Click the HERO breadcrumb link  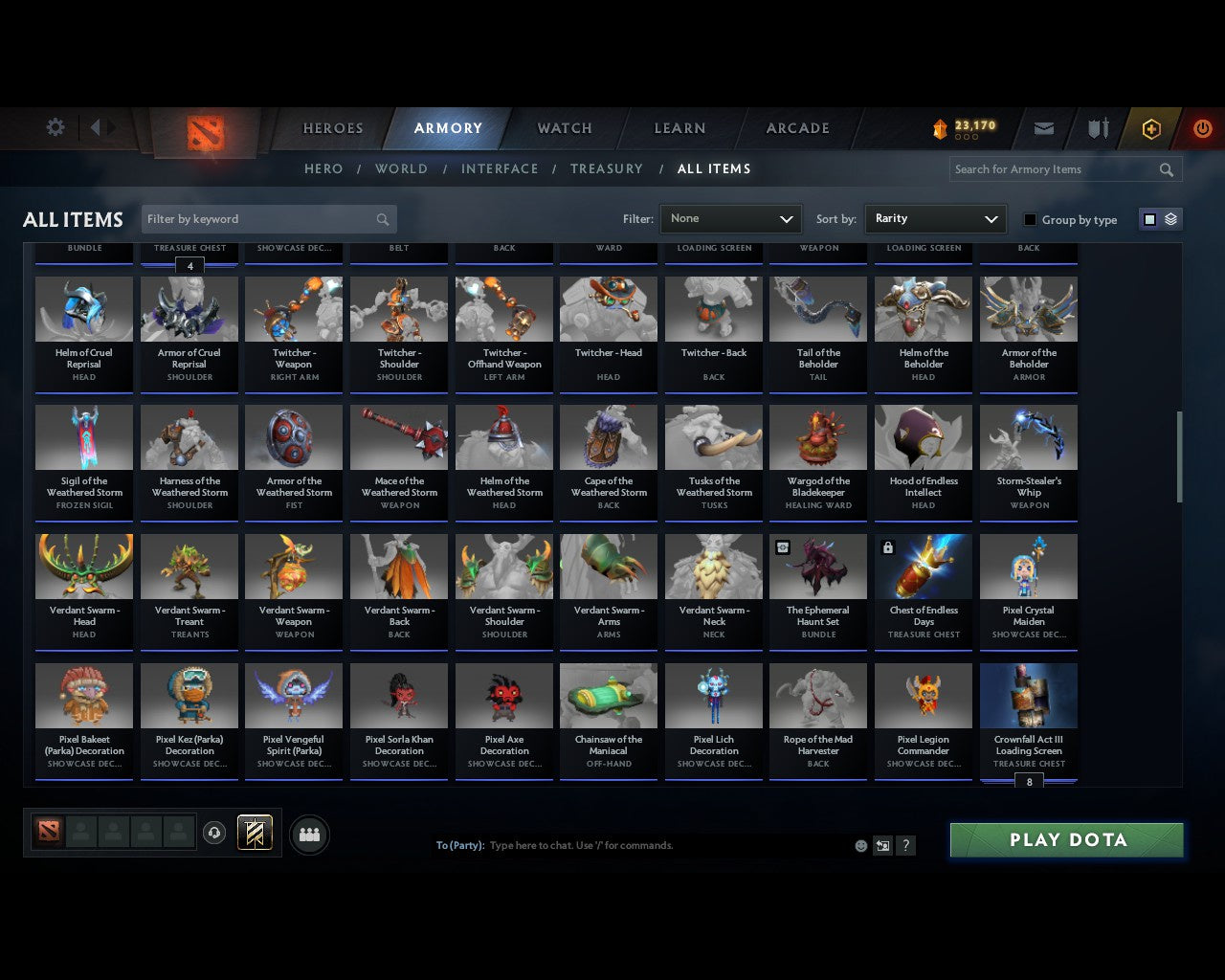coord(323,168)
